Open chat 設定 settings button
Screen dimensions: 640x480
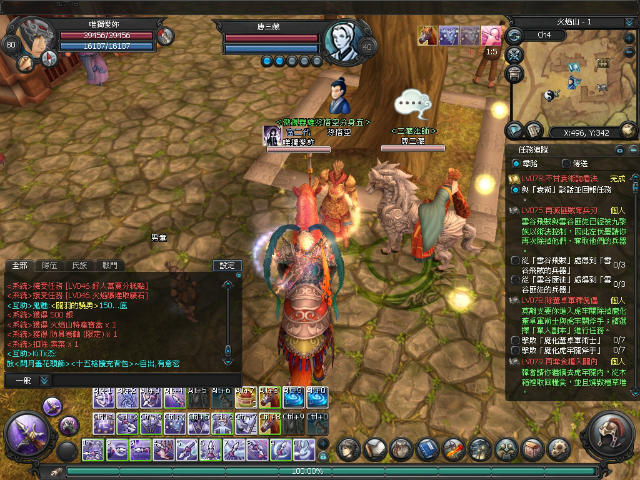229,265
